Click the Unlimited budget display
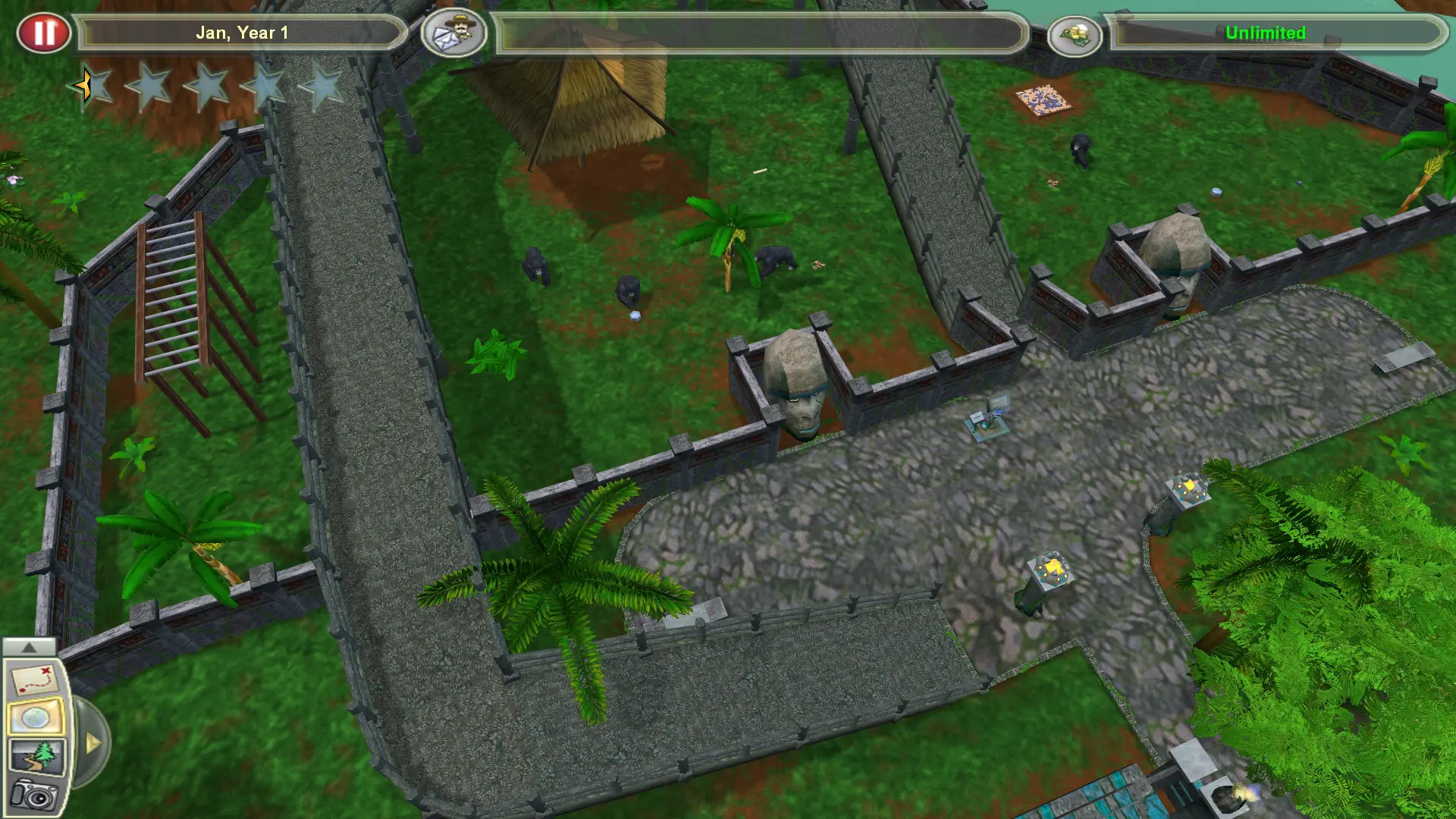 pyautogui.click(x=1265, y=33)
